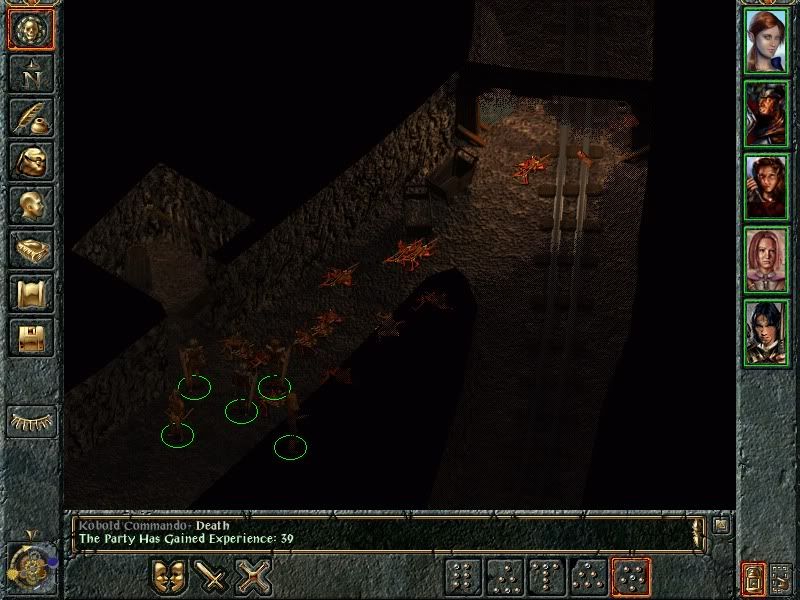Expand the dialogue log with the corner button
Image resolution: width=800 pixels, height=600 pixels.
[x=722, y=523]
